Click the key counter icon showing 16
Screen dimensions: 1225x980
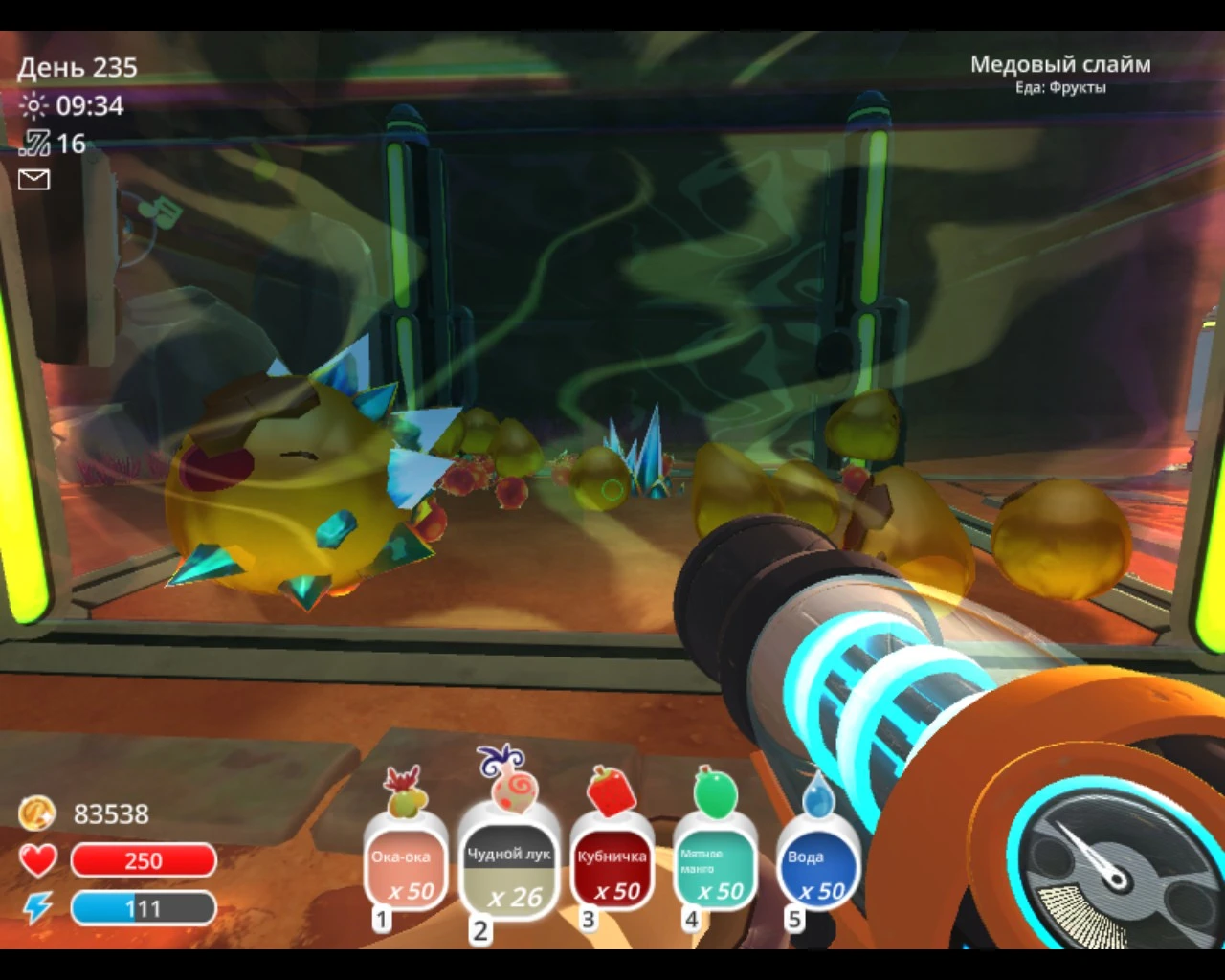pos(34,144)
